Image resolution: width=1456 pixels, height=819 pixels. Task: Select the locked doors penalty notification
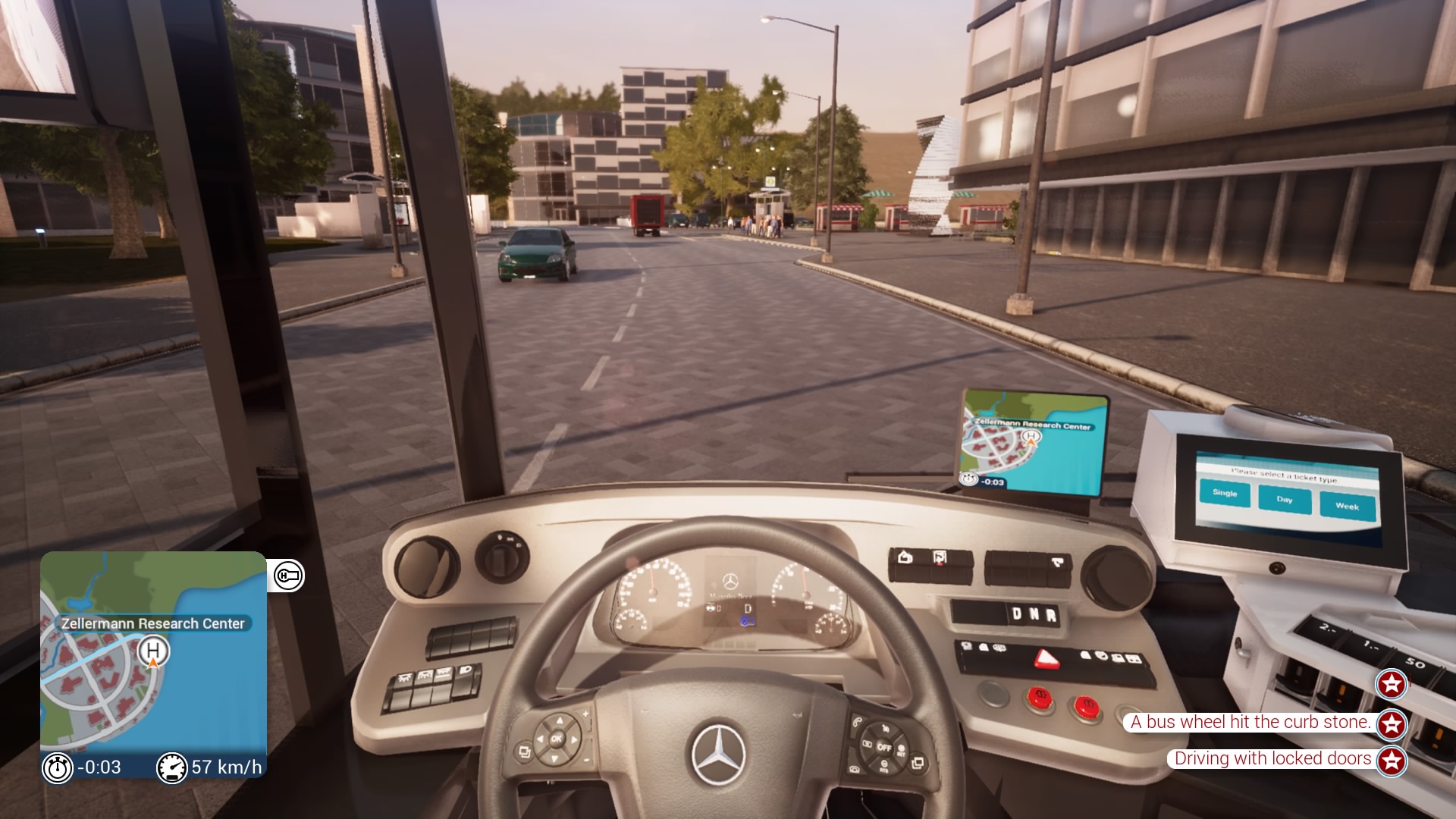[1272, 758]
